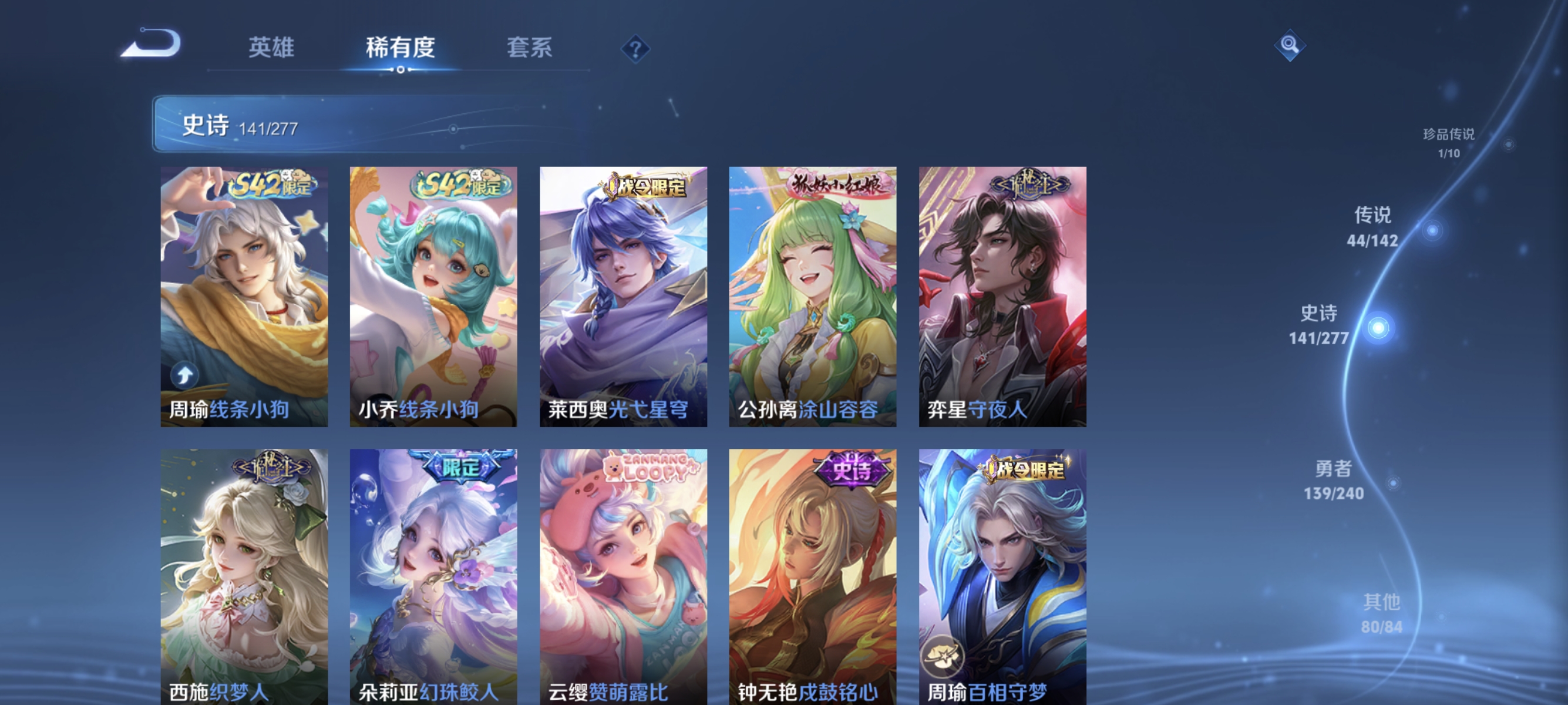
Task: Switch to the 套系 tab
Action: coord(531,48)
